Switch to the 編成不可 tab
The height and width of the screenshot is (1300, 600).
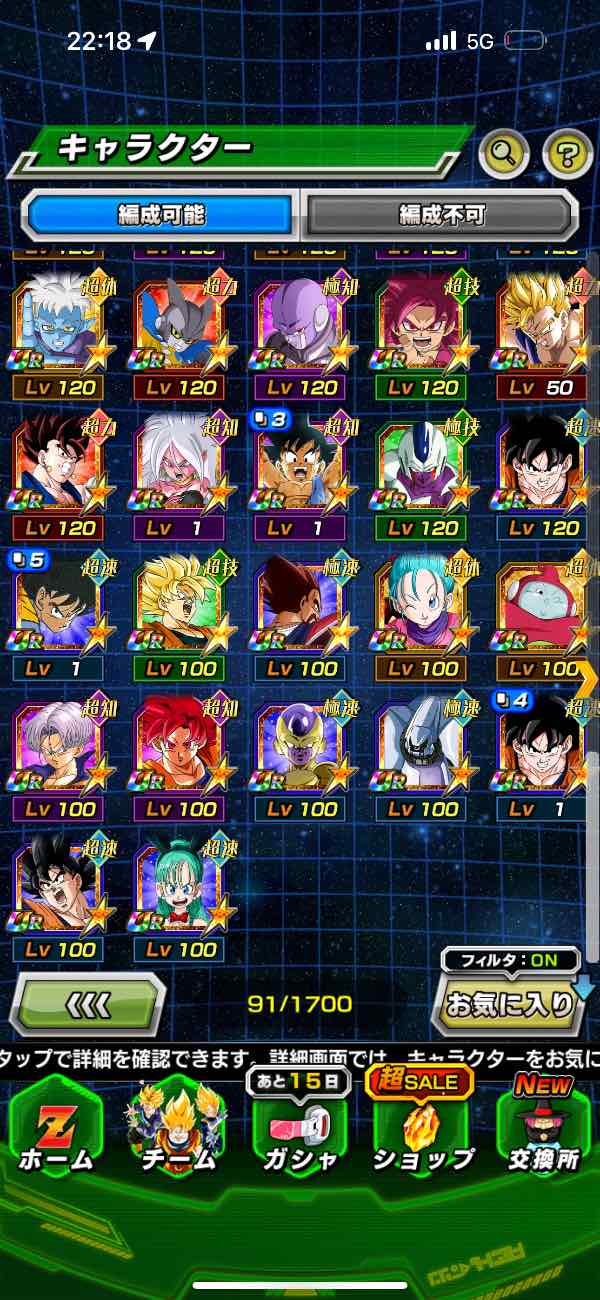pyautogui.click(x=441, y=215)
